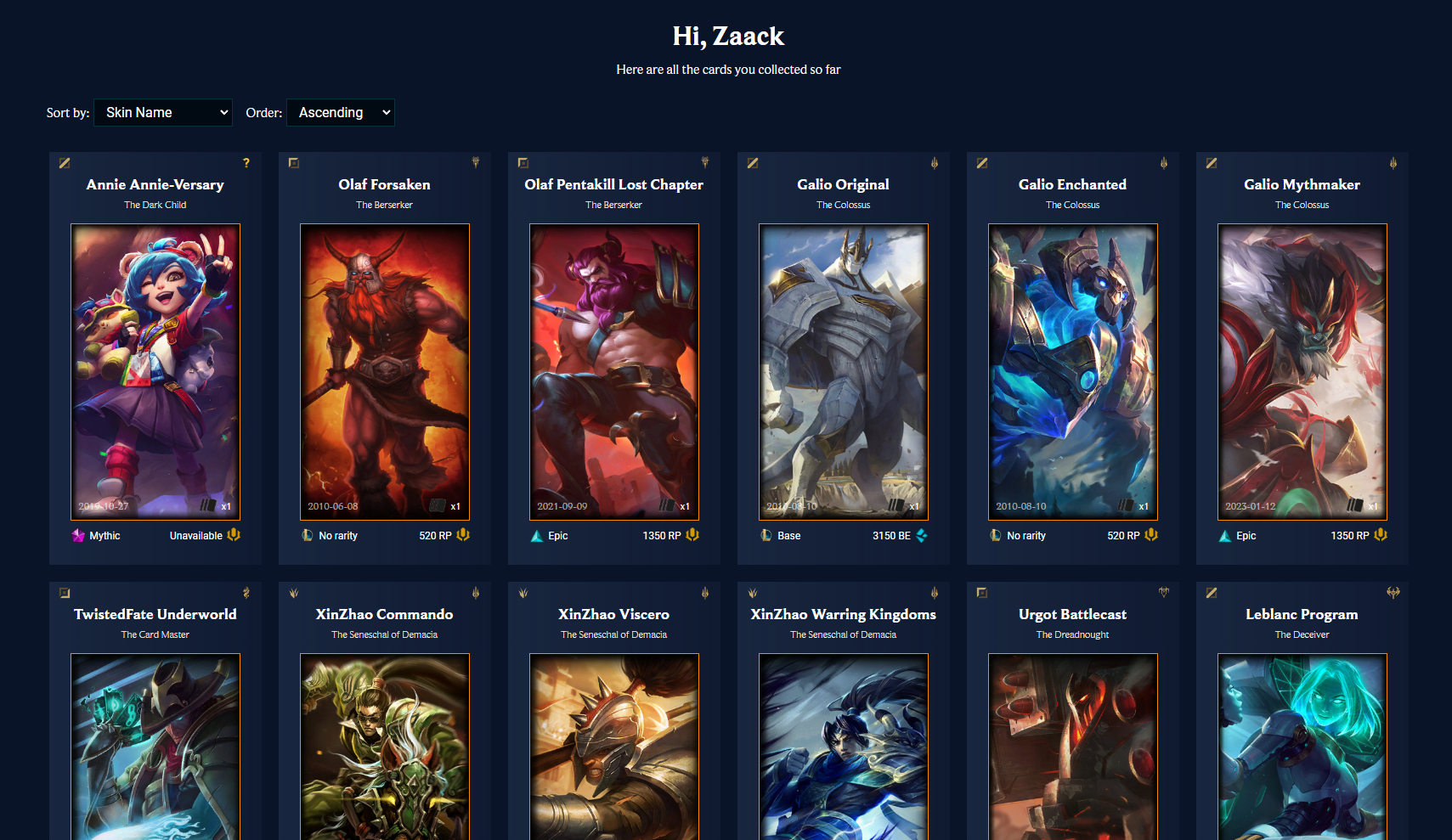Click the Blue Essence icon on Galio Original card
The height and width of the screenshot is (840, 1452).
(920, 535)
